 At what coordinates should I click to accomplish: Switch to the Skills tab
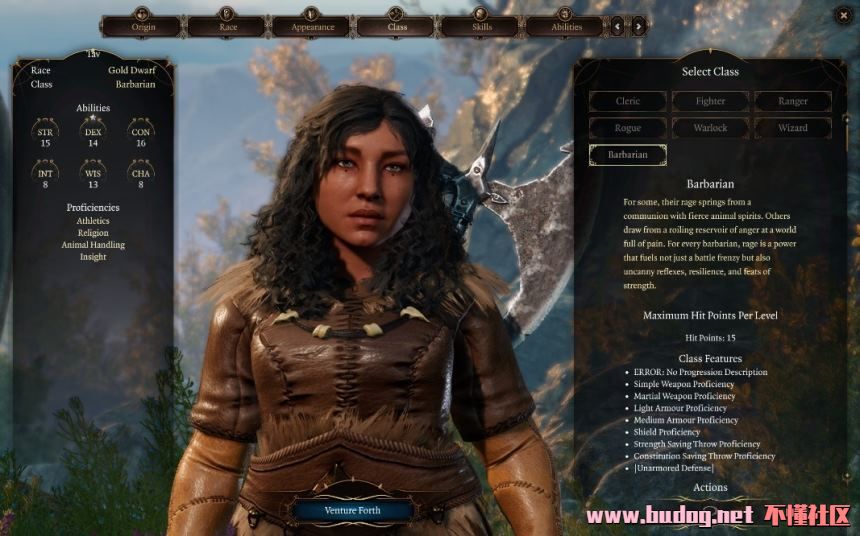click(482, 26)
